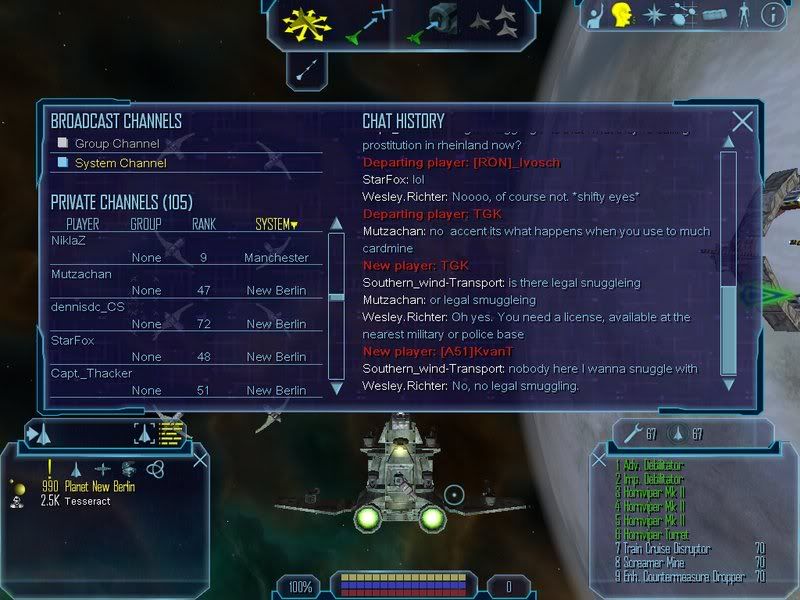Image resolution: width=800 pixels, height=600 pixels.
Task: Choose Mutzachan in the private channels list
Action: click(81, 274)
